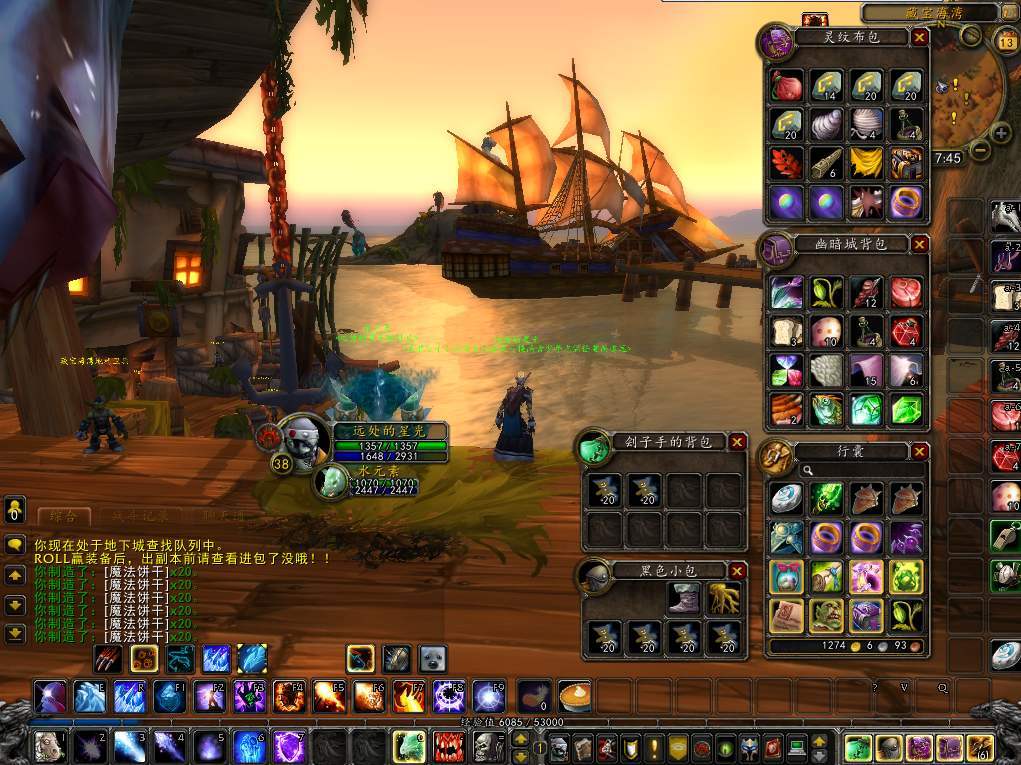This screenshot has width=1021, height=765.
Task: Close the 黑色小包 bag window
Action: (737, 571)
